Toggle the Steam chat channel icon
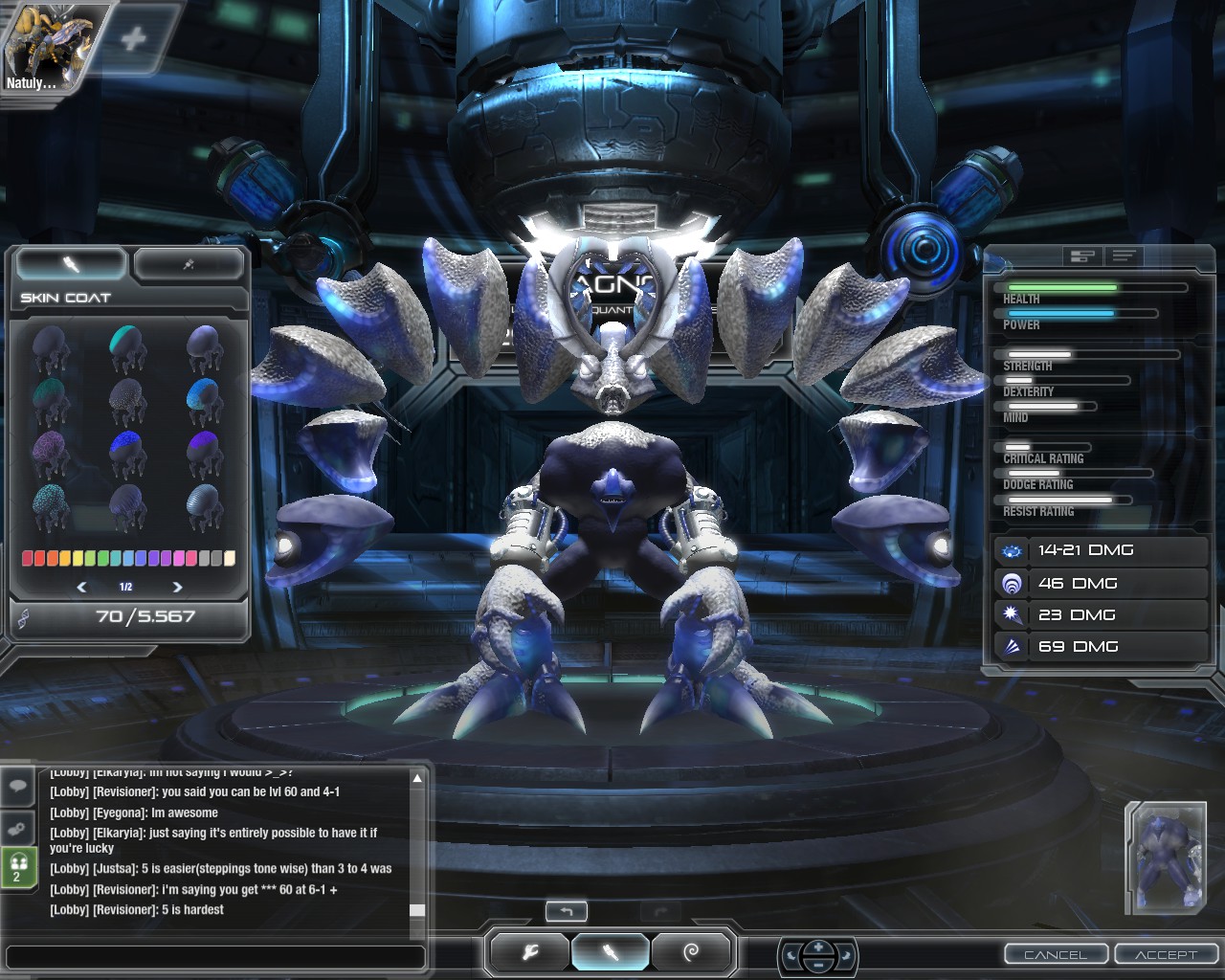Screen dimensions: 1225x980 click(x=18, y=829)
